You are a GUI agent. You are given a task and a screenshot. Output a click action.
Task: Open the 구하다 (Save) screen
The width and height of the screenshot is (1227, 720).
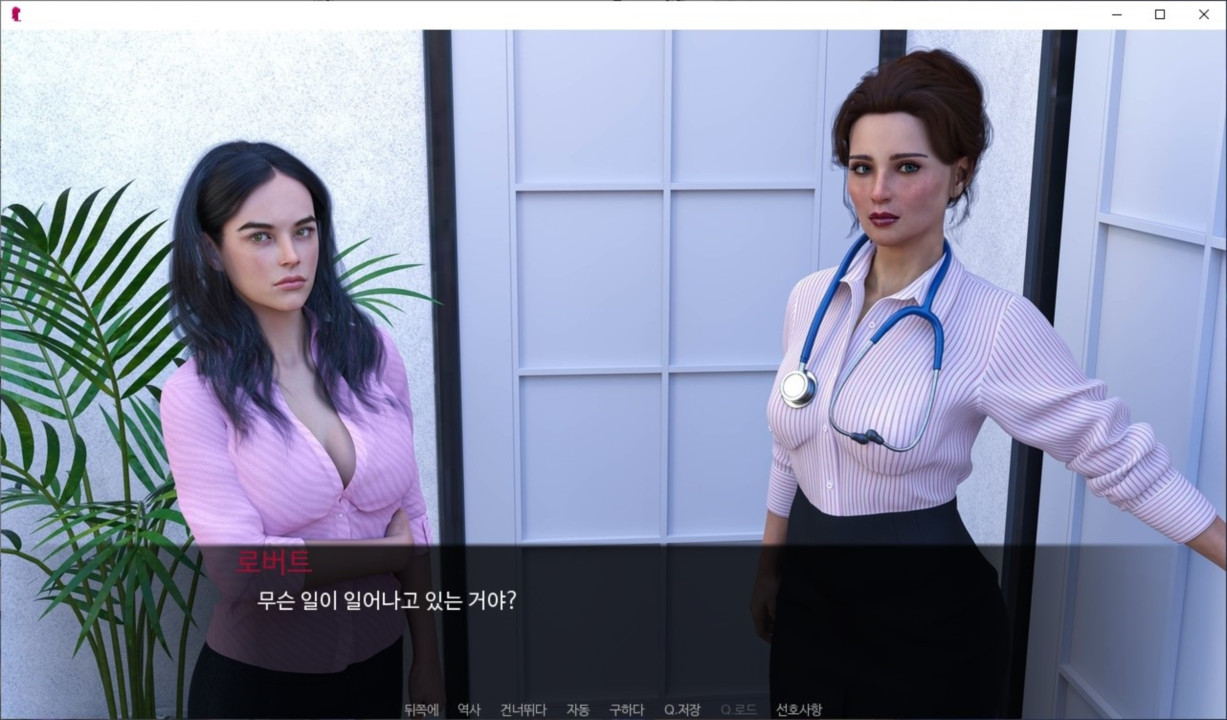click(626, 710)
